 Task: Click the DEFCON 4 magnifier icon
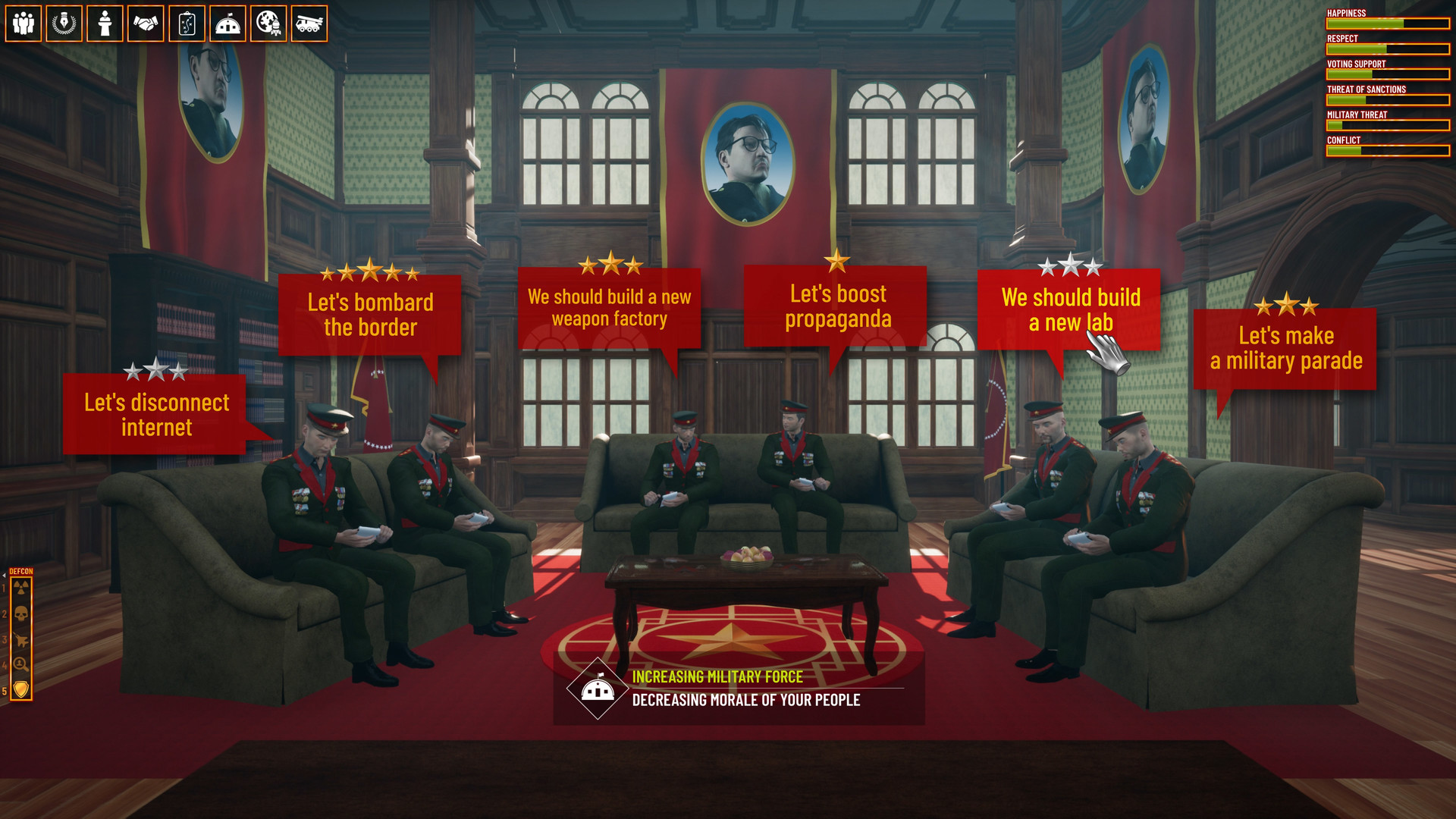pos(21,664)
